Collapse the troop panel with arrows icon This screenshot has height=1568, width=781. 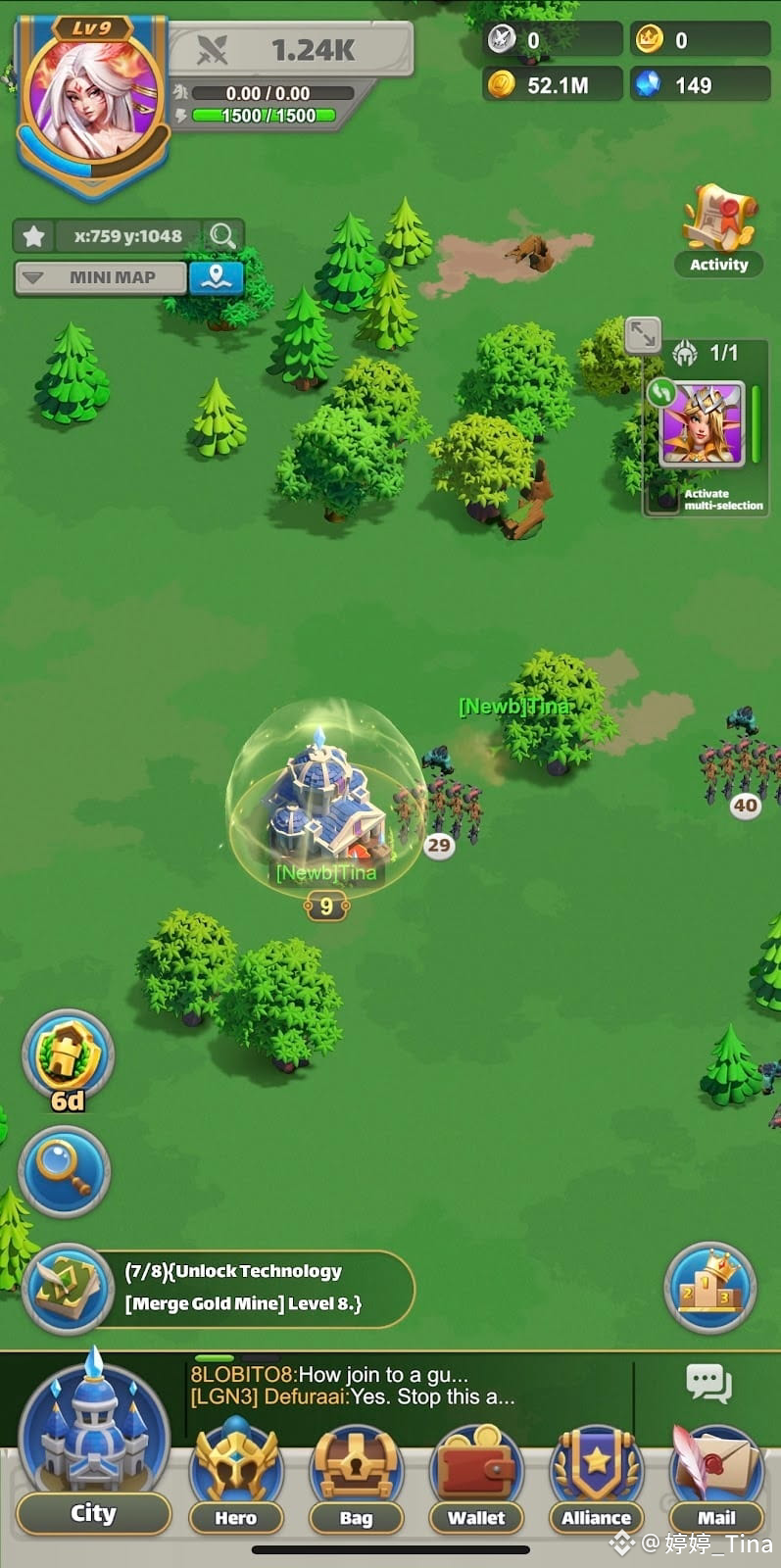643,334
